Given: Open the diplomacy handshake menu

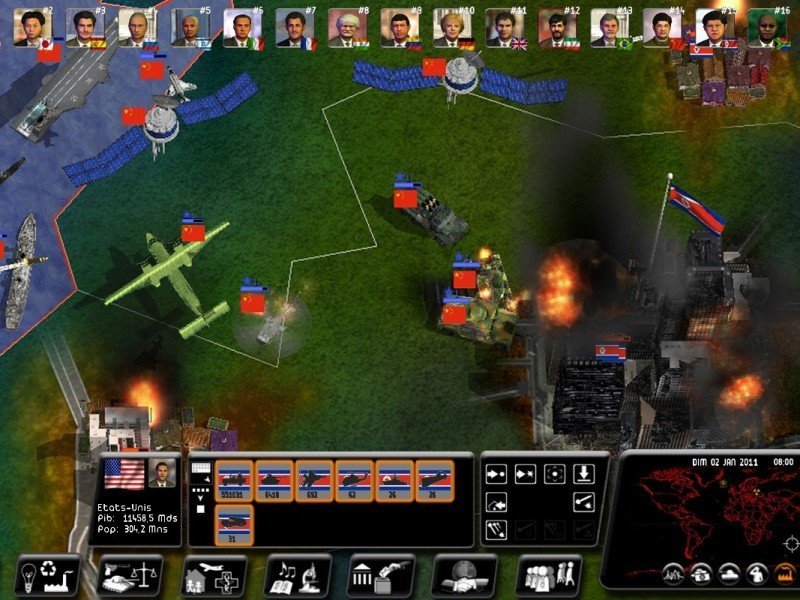Looking at the screenshot, I should coord(463,575).
